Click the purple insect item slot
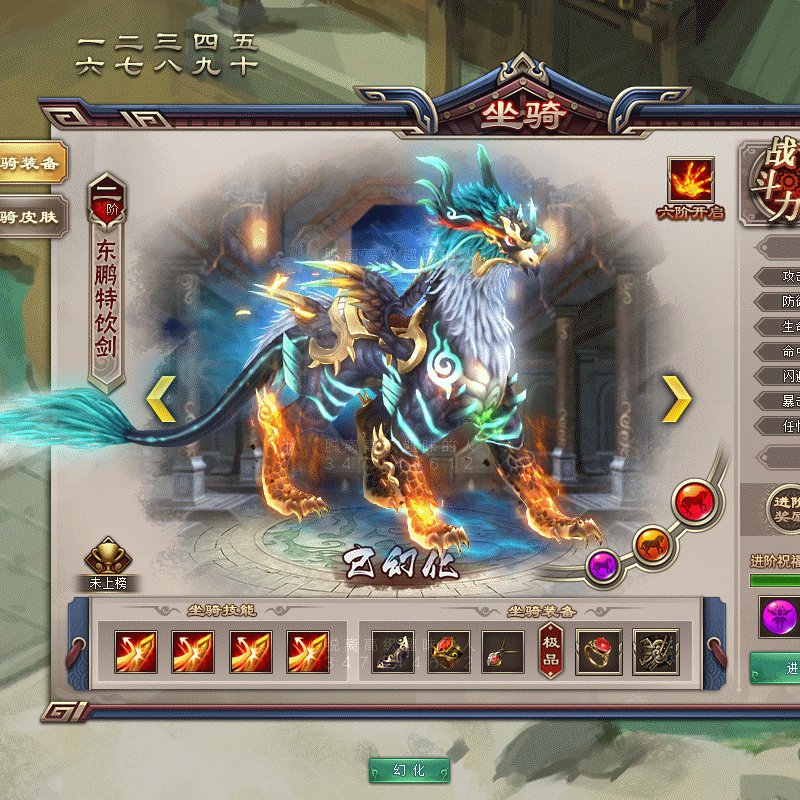The width and height of the screenshot is (800, 800). (x=780, y=616)
